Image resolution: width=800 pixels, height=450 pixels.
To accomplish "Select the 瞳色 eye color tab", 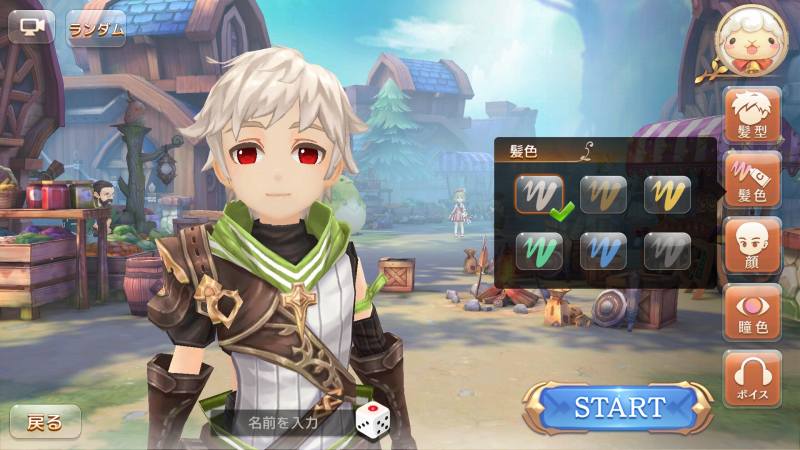I will coord(752,312).
